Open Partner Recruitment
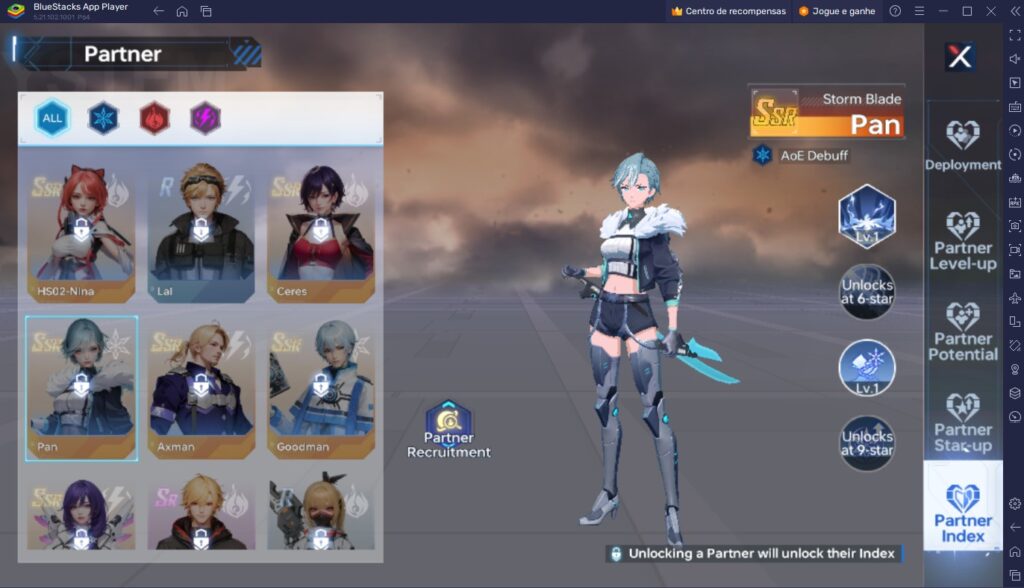The width and height of the screenshot is (1024, 588). click(449, 431)
